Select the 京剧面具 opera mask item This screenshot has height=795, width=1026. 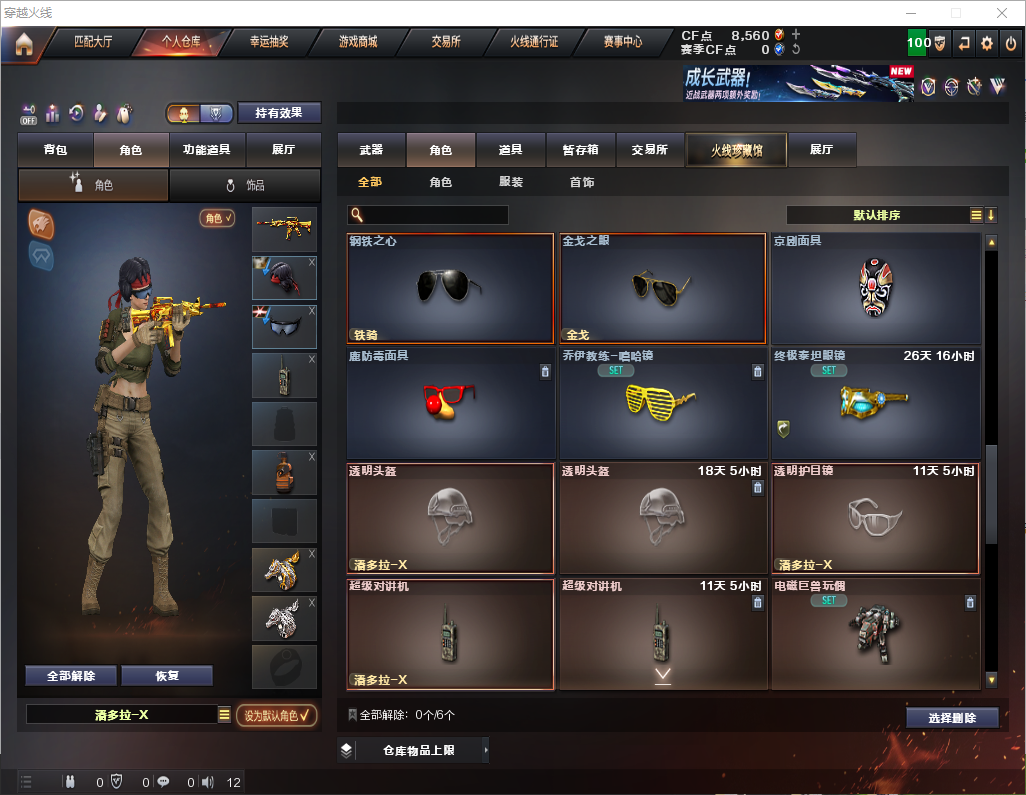[x=875, y=289]
